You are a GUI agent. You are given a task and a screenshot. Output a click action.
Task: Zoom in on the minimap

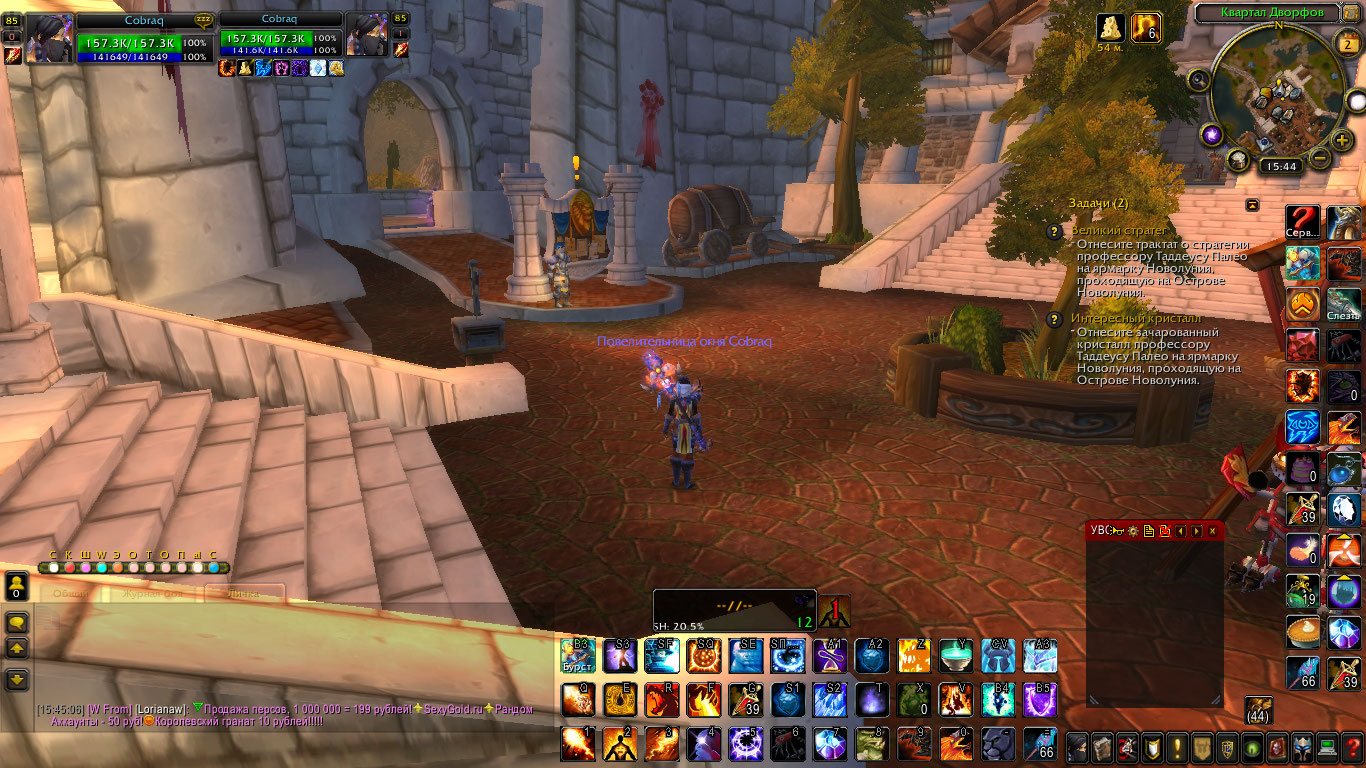(1342, 139)
